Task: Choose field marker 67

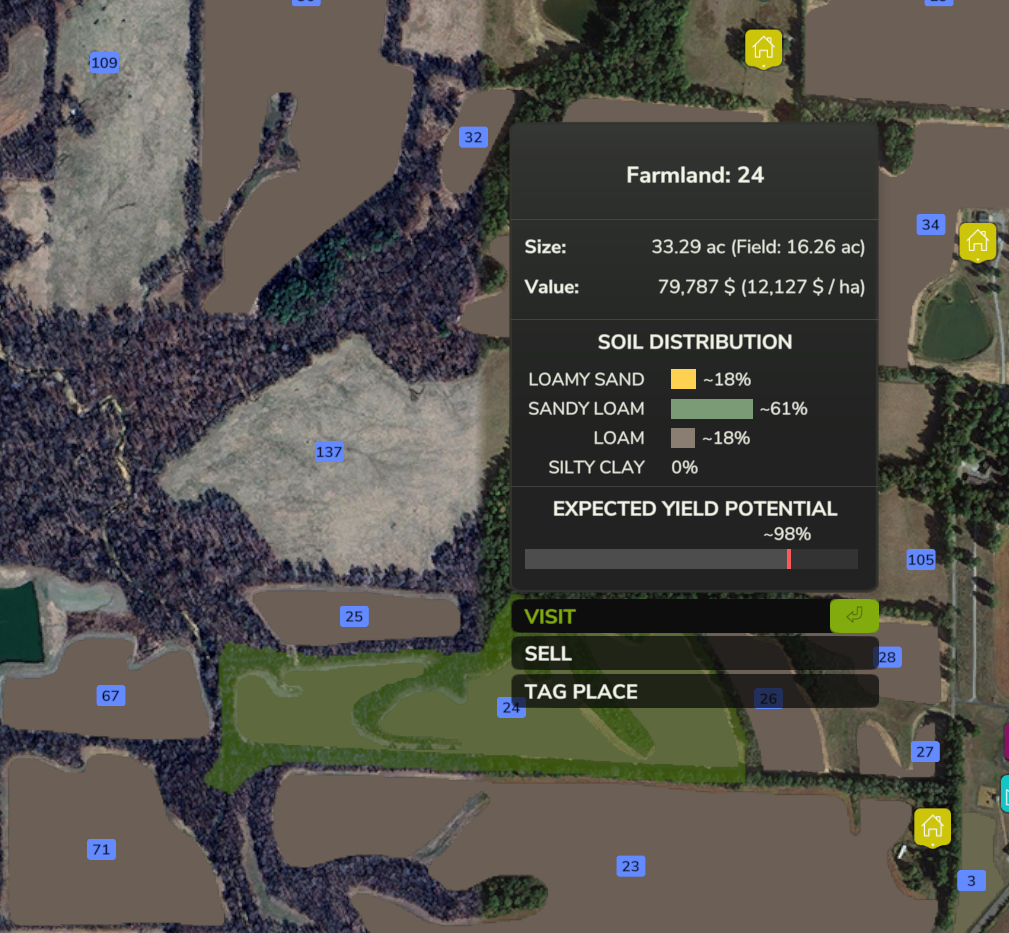Action: 110,696
